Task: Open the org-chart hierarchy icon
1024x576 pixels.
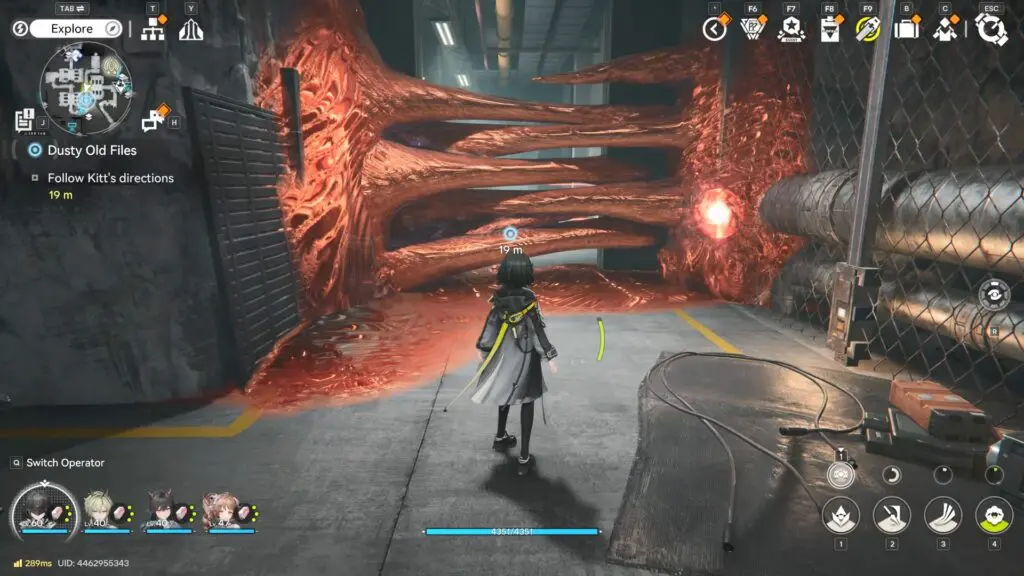Action: pos(153,30)
